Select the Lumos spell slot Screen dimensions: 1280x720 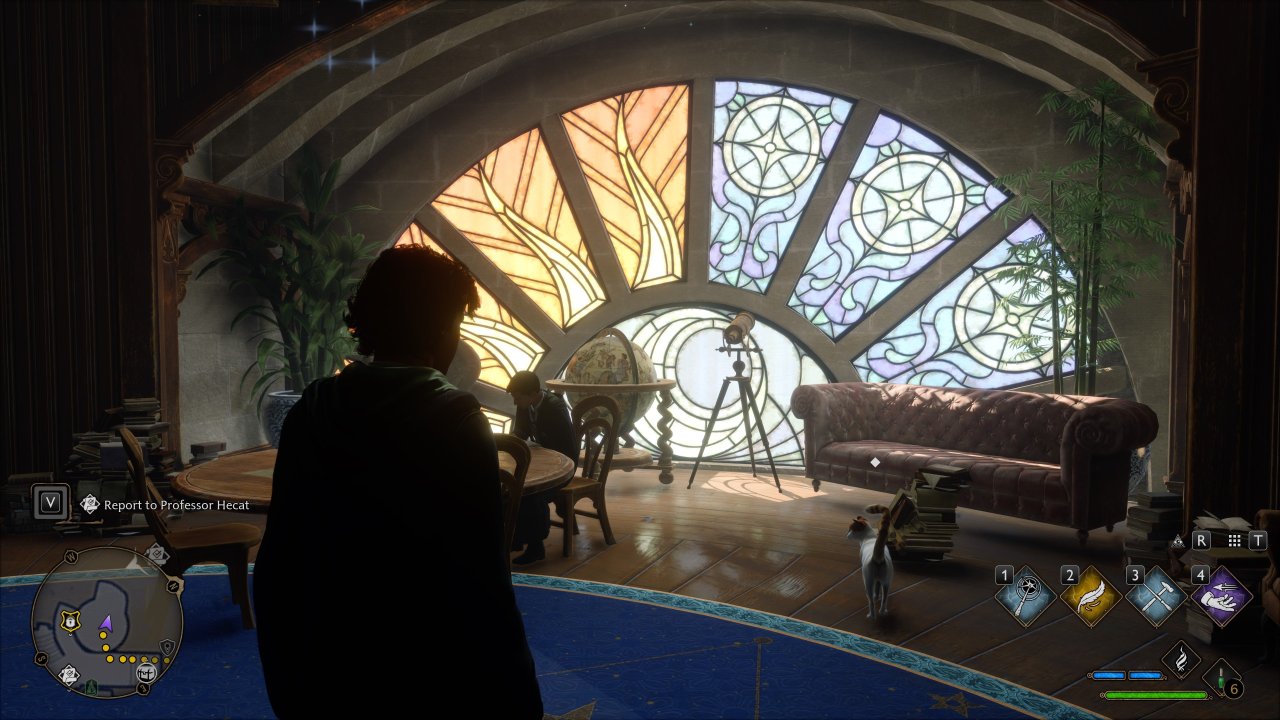coord(1025,598)
